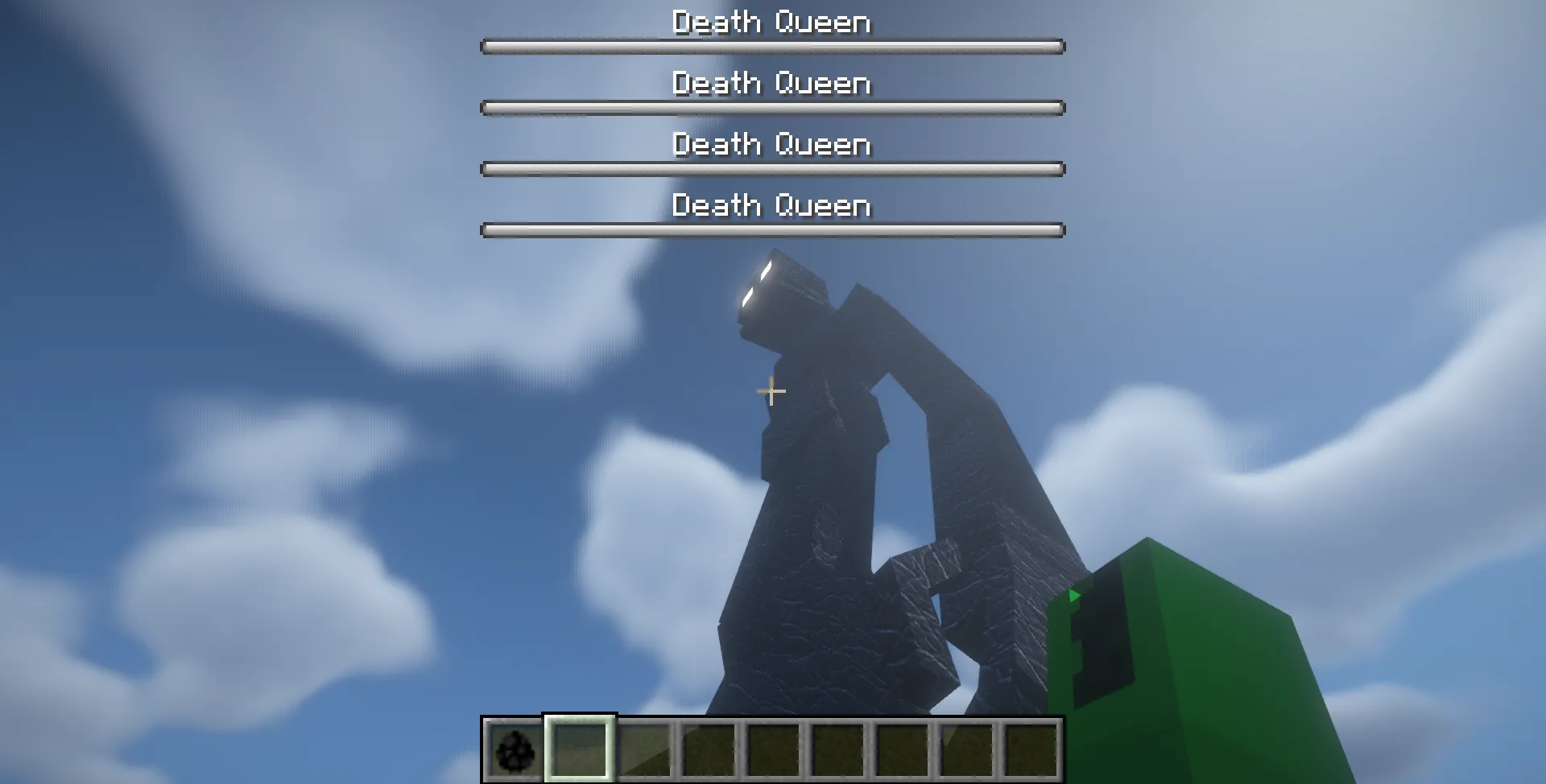Click the third Death Queen name label
Viewport: 1546px width, 784px height.
[x=771, y=145]
